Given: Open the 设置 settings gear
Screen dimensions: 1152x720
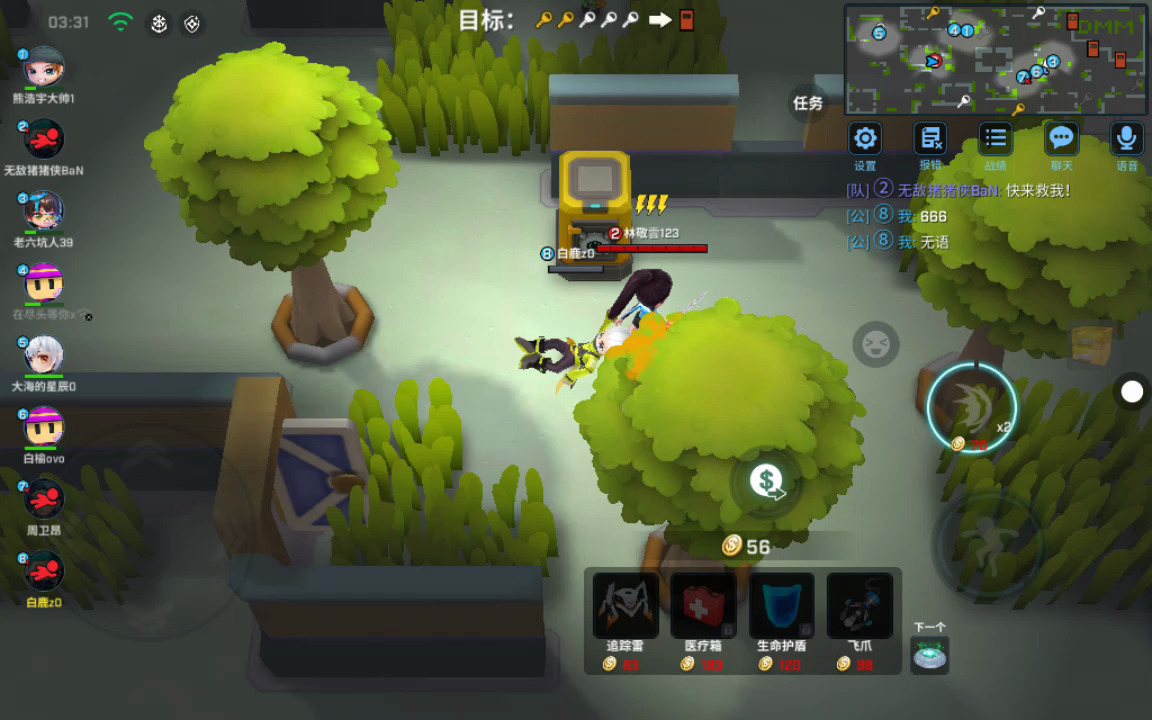Looking at the screenshot, I should (x=865, y=139).
